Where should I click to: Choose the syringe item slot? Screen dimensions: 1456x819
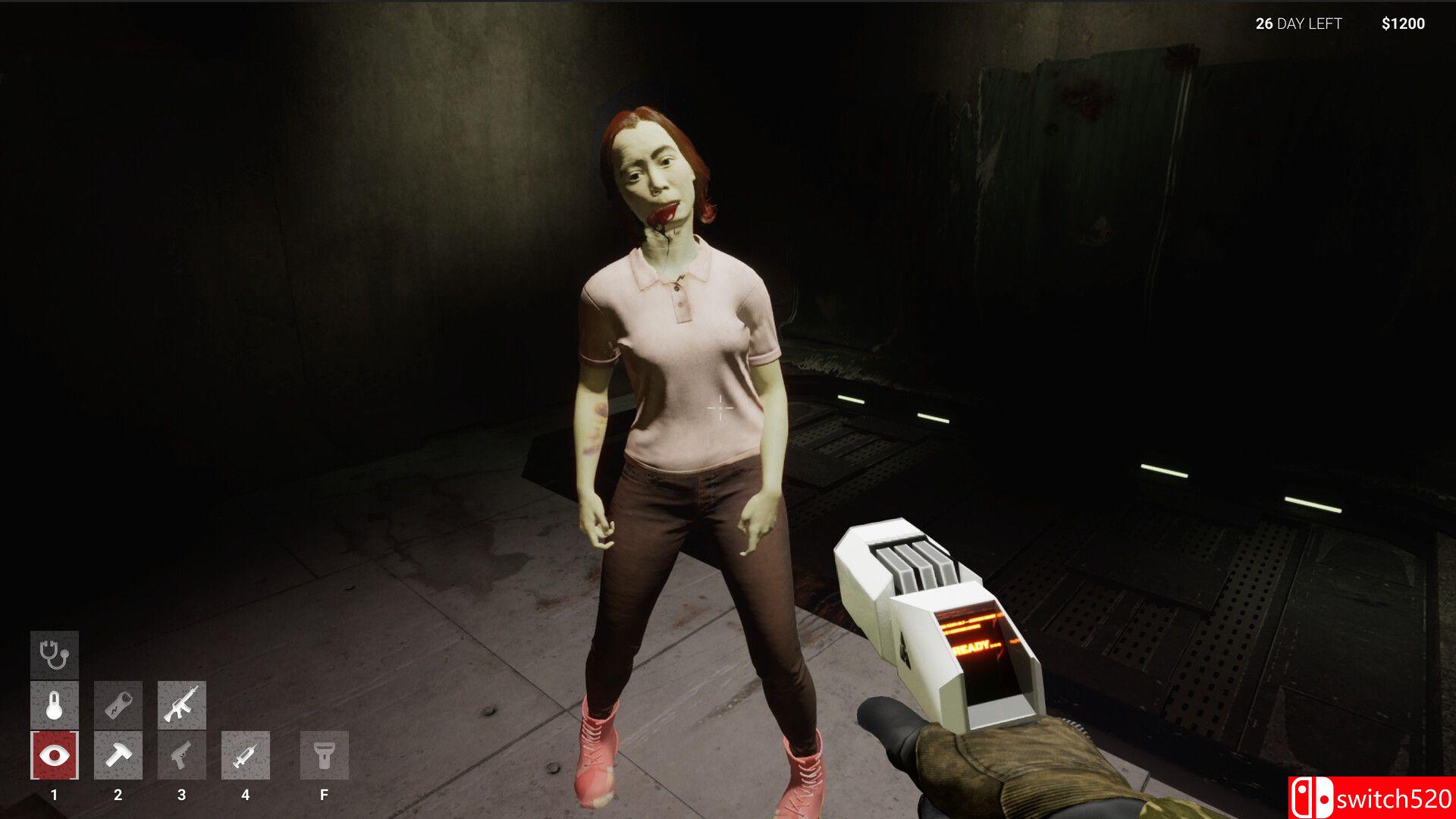245,755
